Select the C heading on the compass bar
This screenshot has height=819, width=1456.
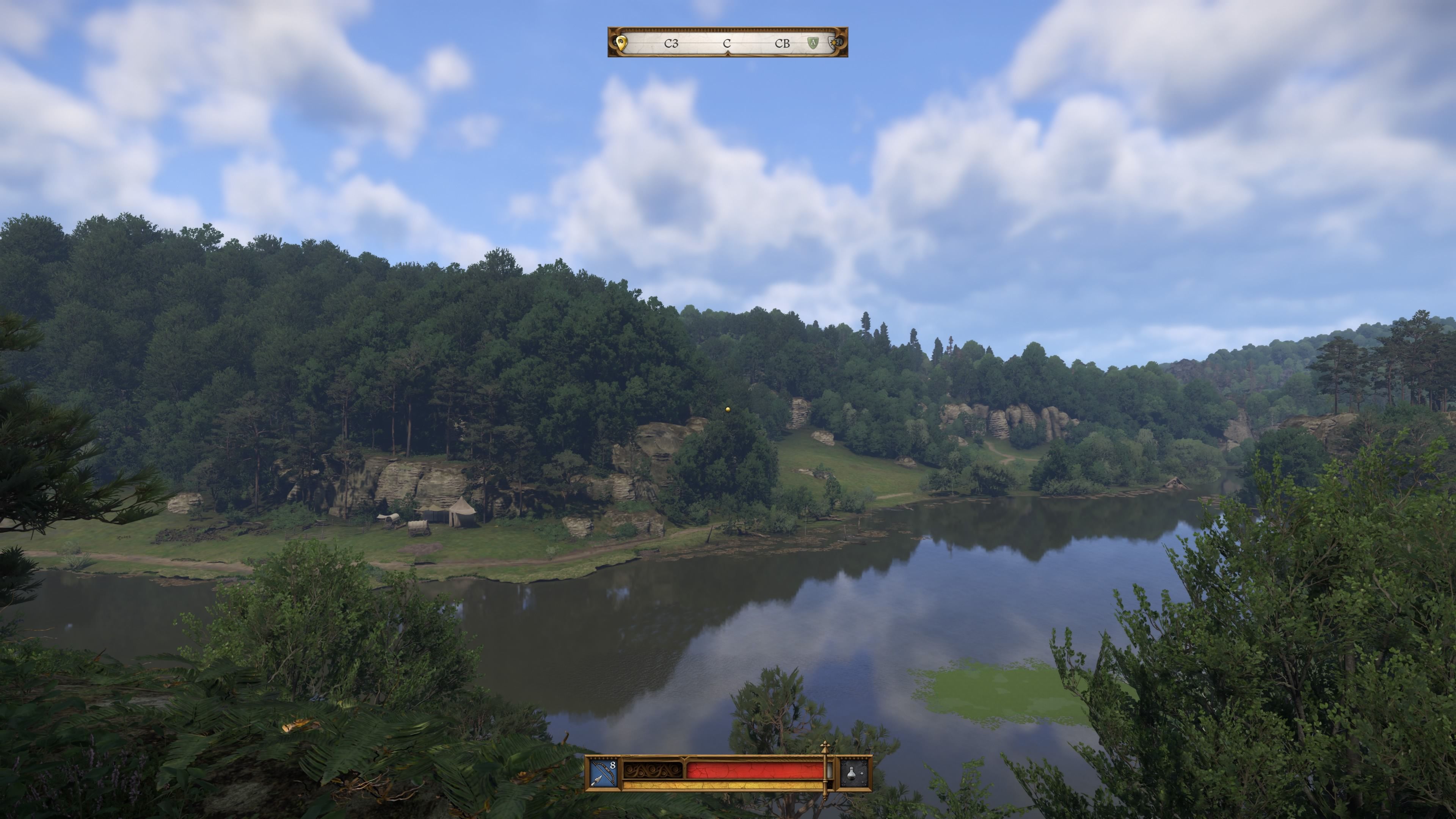[x=728, y=44]
